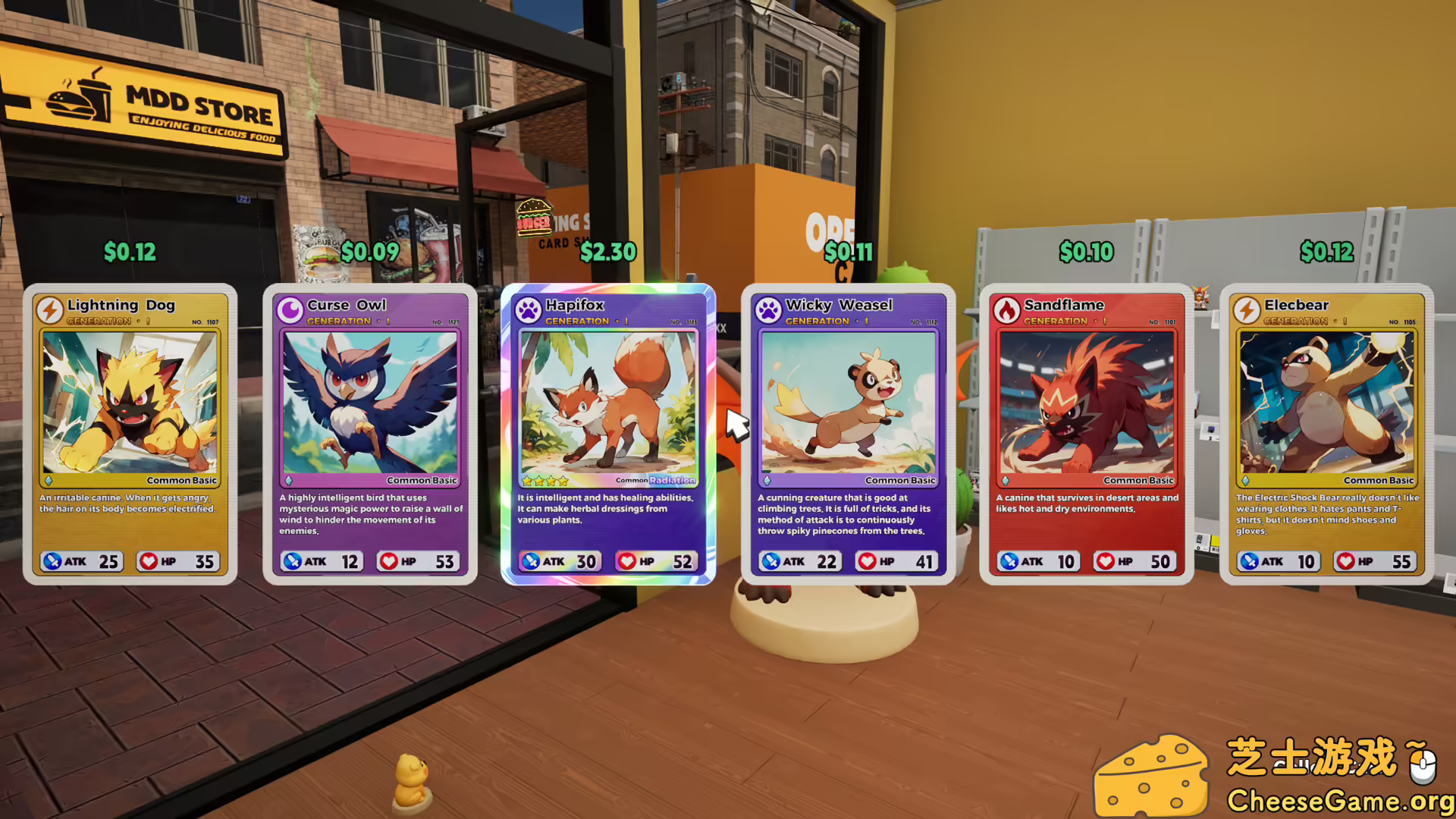
Task: Select the Hapifox card title
Action: (x=576, y=305)
